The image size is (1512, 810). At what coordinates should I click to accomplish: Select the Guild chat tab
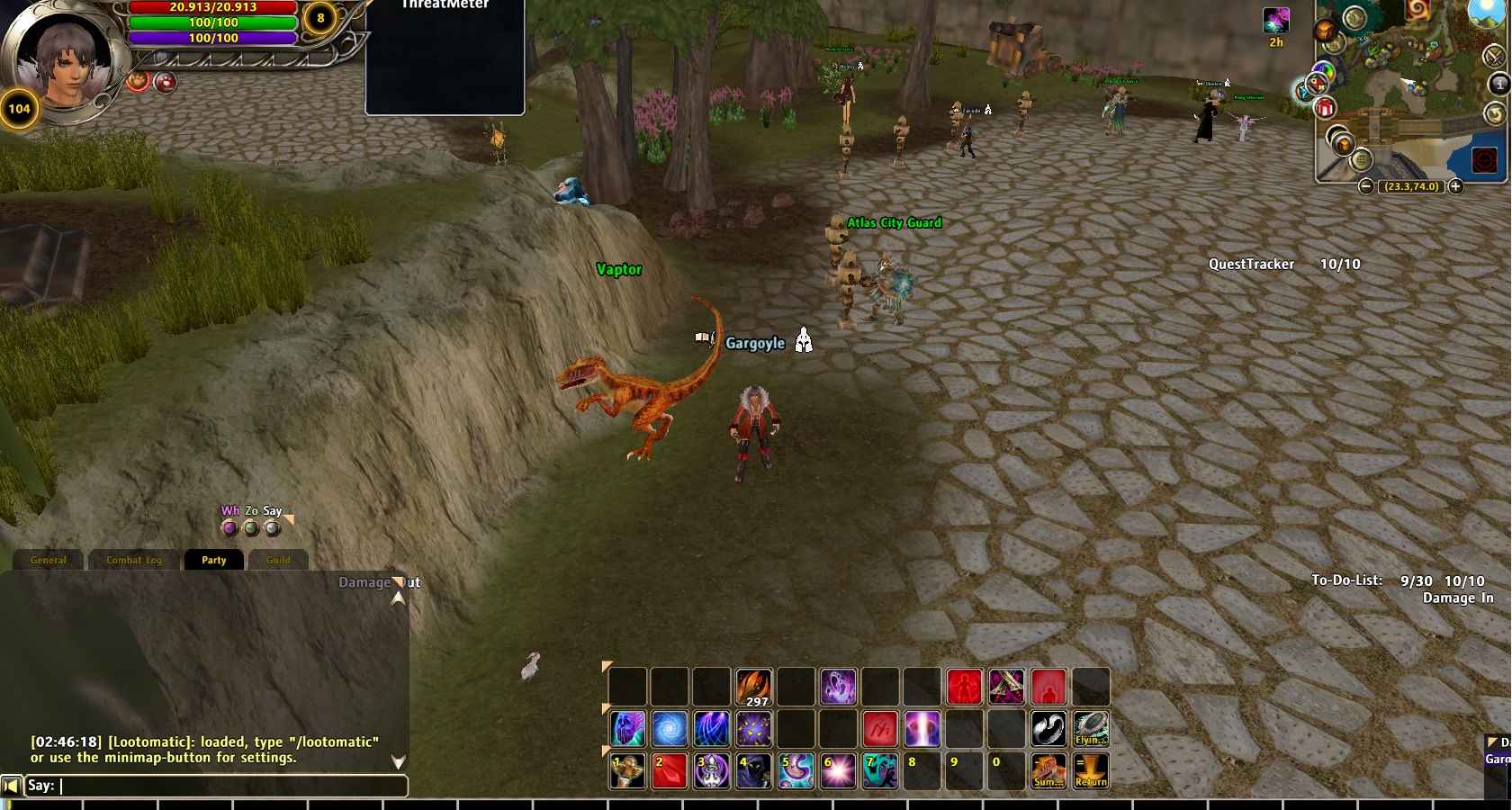(278, 560)
